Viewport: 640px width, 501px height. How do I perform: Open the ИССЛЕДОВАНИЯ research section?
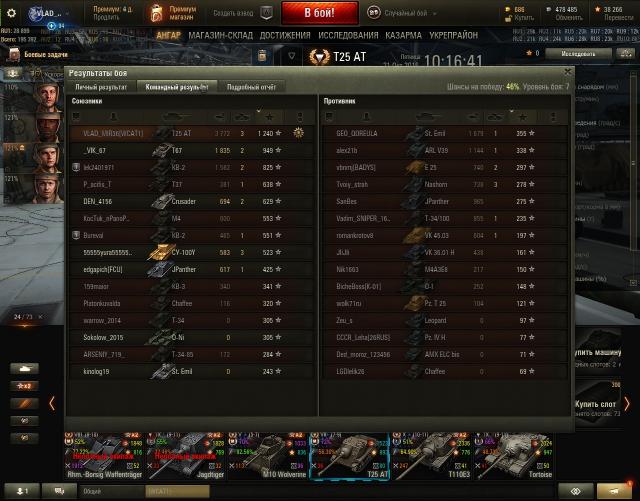point(349,35)
